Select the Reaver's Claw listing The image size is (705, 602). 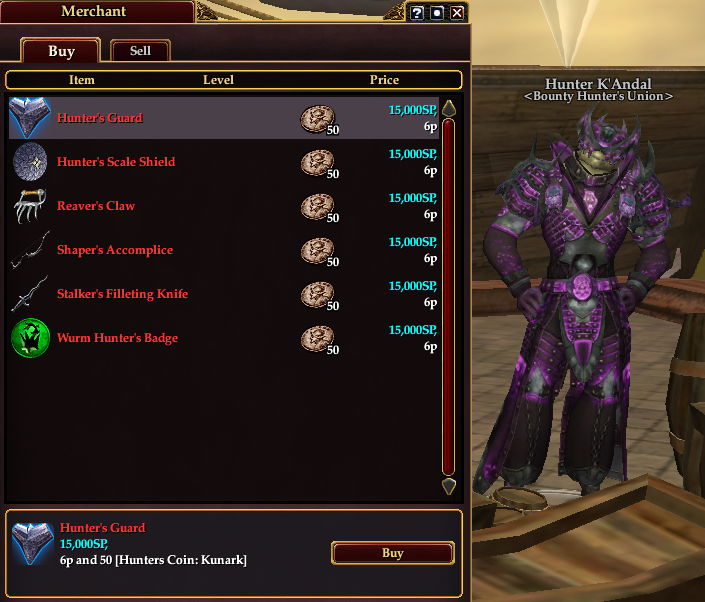click(x=96, y=206)
